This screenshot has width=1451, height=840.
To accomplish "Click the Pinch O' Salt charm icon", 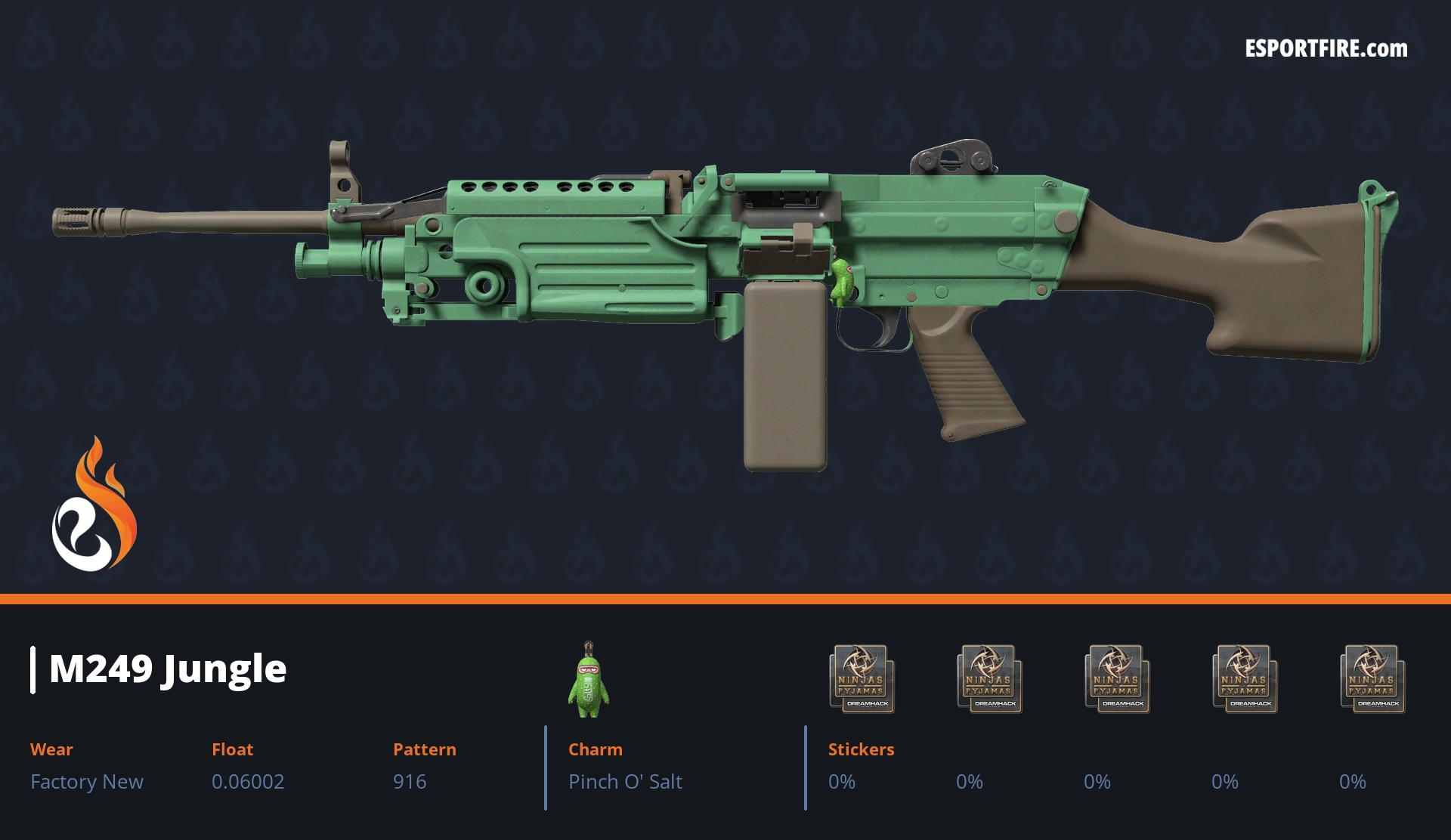I will [x=589, y=681].
